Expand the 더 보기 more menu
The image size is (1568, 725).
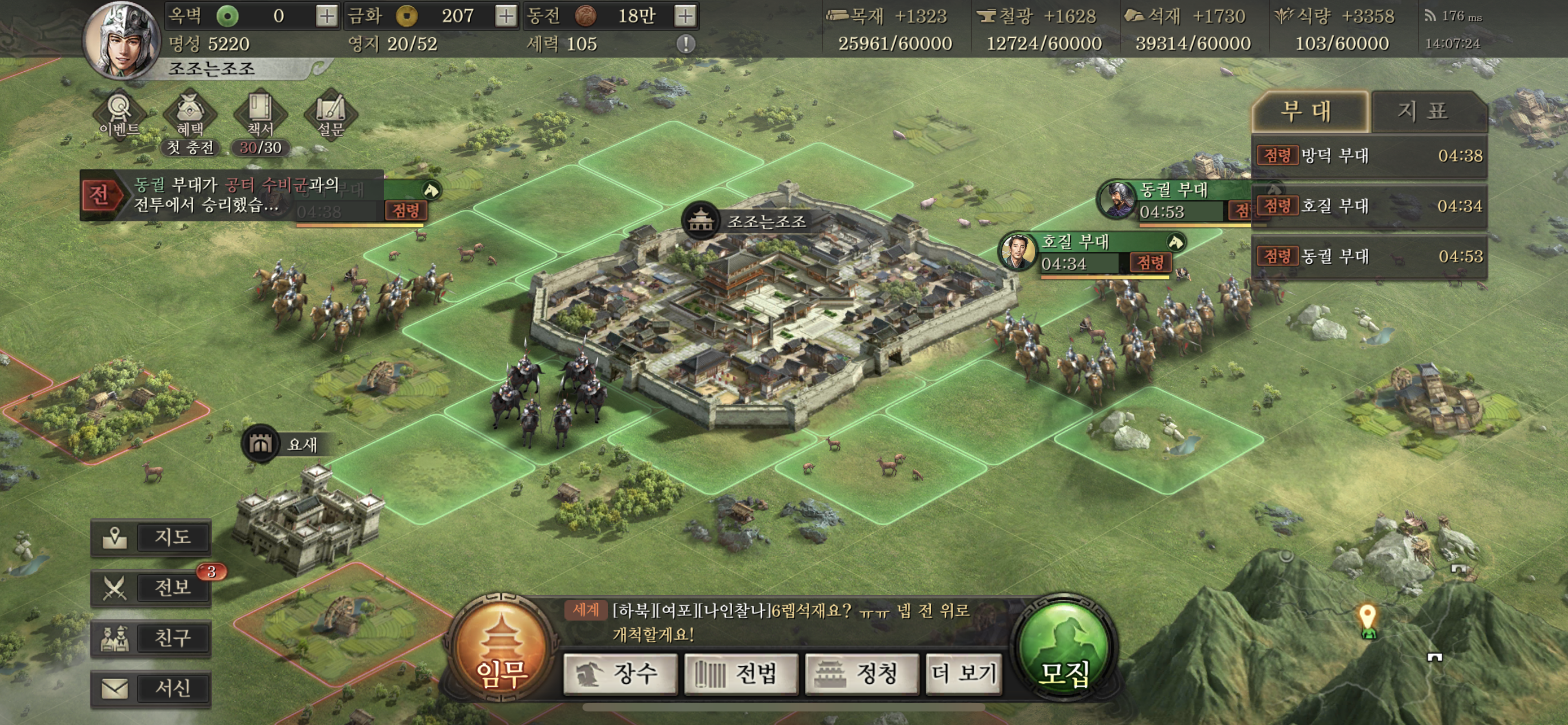963,674
